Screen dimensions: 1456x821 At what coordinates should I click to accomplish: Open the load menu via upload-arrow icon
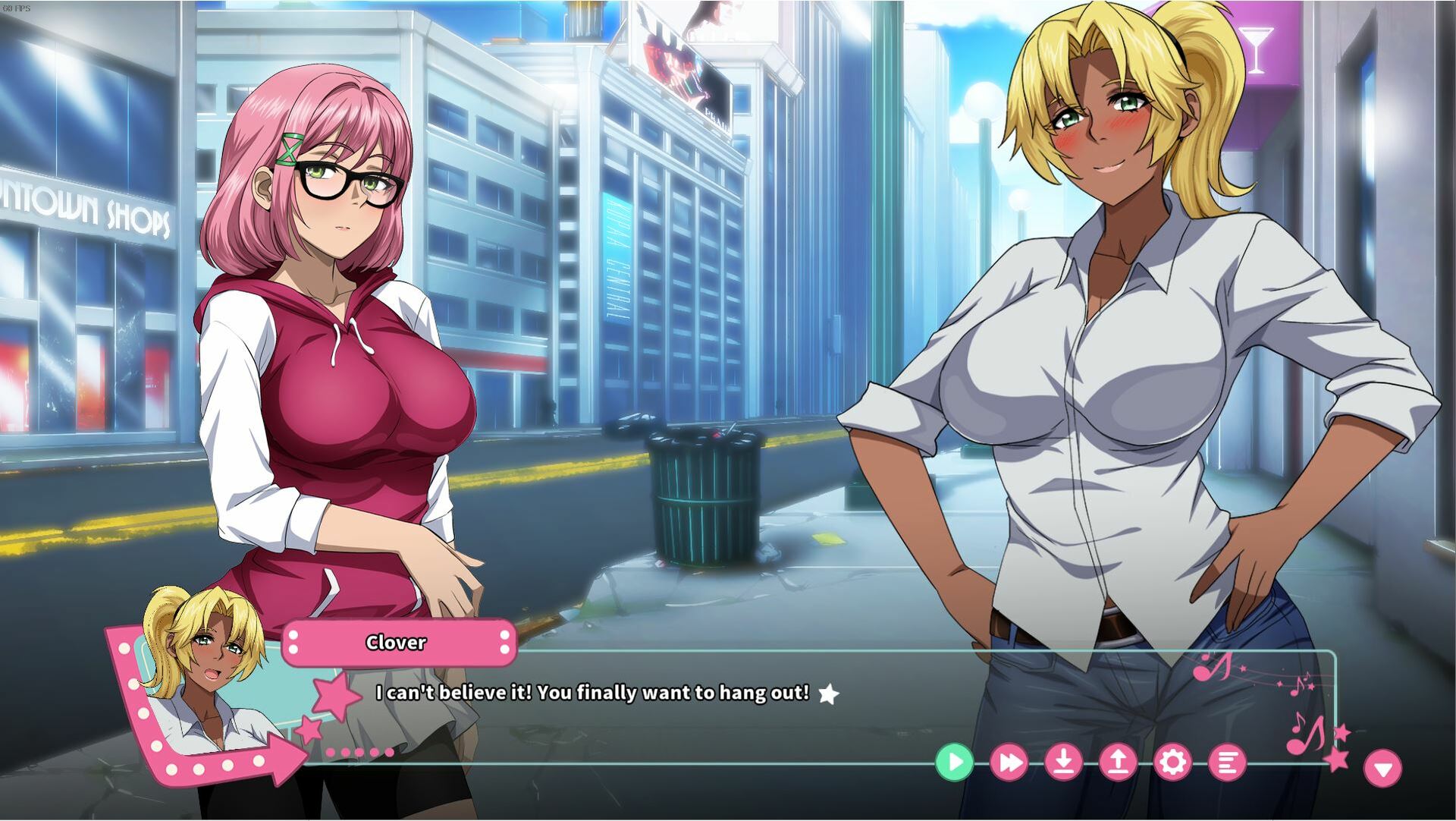pos(1118,762)
